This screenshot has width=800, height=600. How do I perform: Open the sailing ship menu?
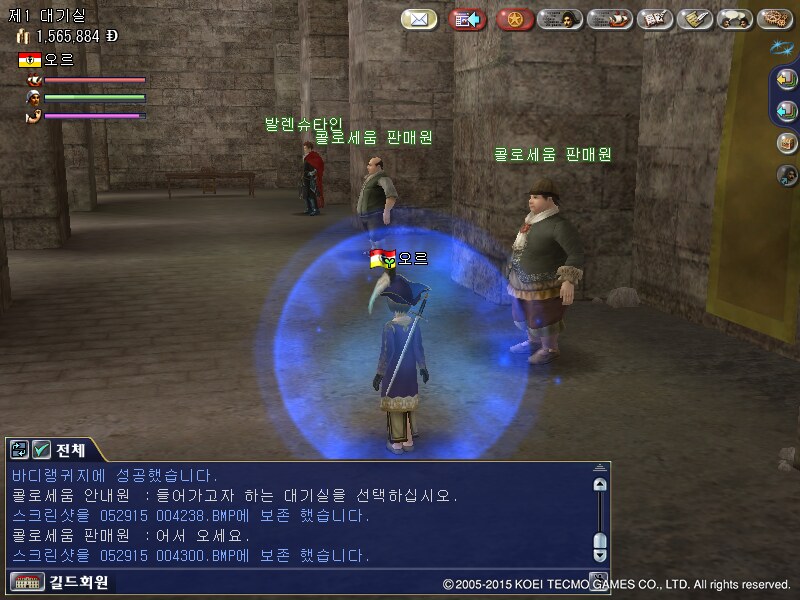[609, 19]
